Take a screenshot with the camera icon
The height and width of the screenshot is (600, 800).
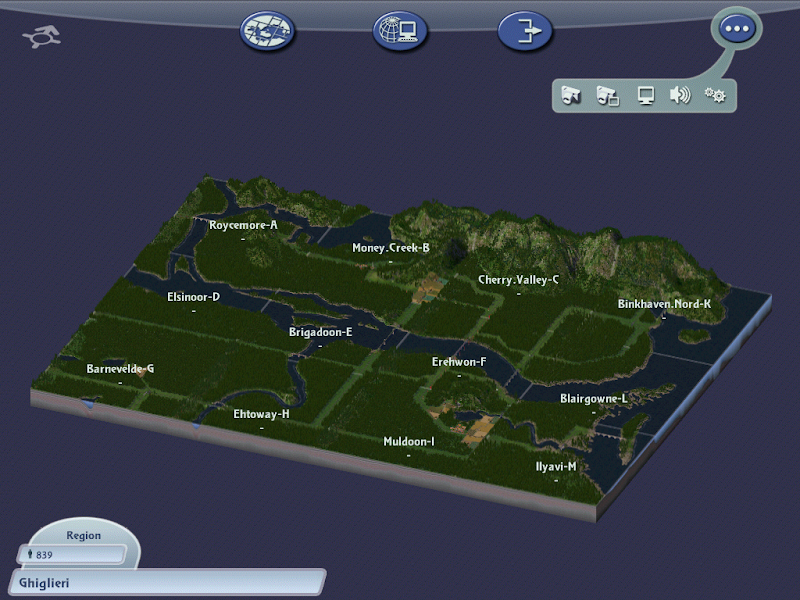coord(571,95)
